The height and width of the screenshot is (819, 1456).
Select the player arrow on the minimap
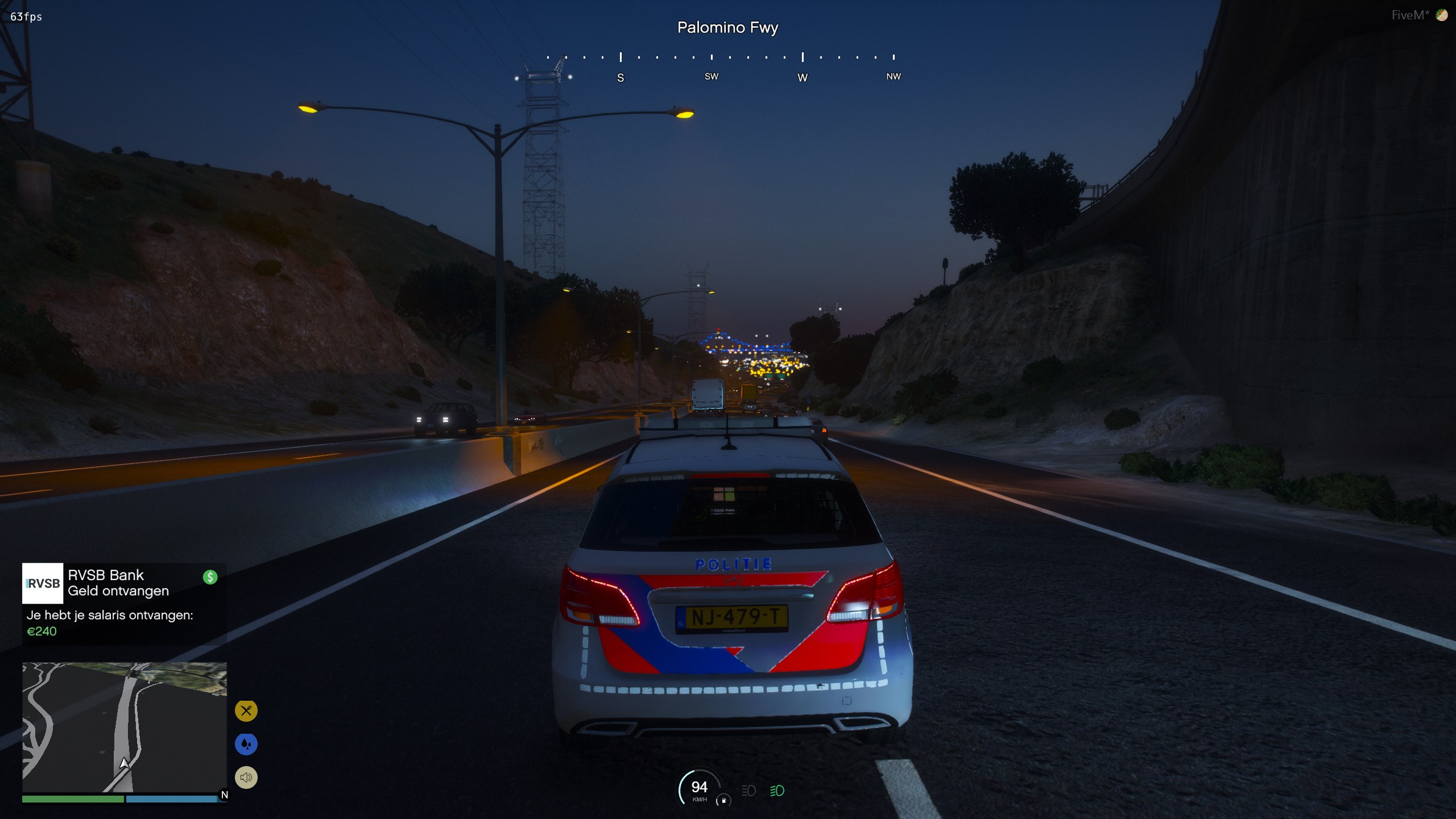click(x=124, y=763)
